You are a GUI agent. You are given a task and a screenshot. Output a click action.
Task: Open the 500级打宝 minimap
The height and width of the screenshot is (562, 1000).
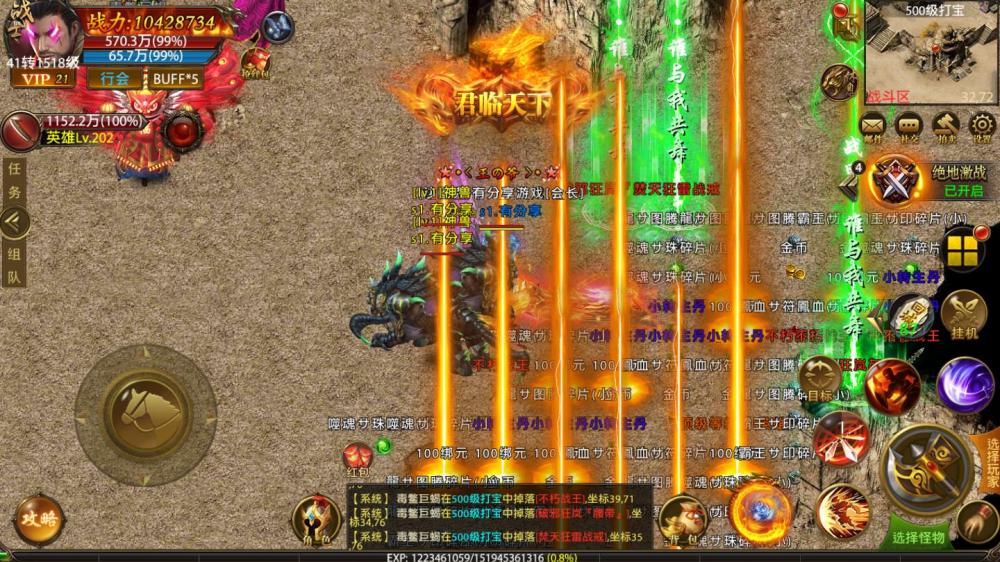928,52
